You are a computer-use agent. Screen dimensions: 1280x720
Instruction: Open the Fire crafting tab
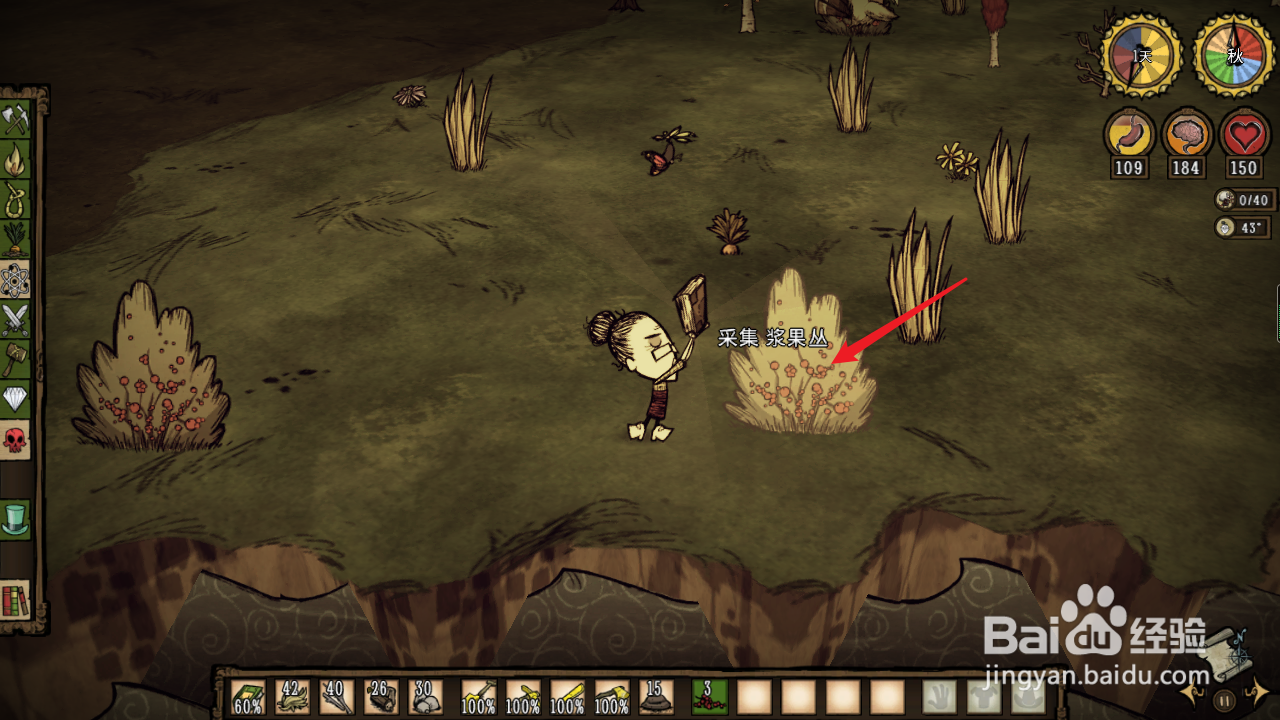tap(16, 160)
